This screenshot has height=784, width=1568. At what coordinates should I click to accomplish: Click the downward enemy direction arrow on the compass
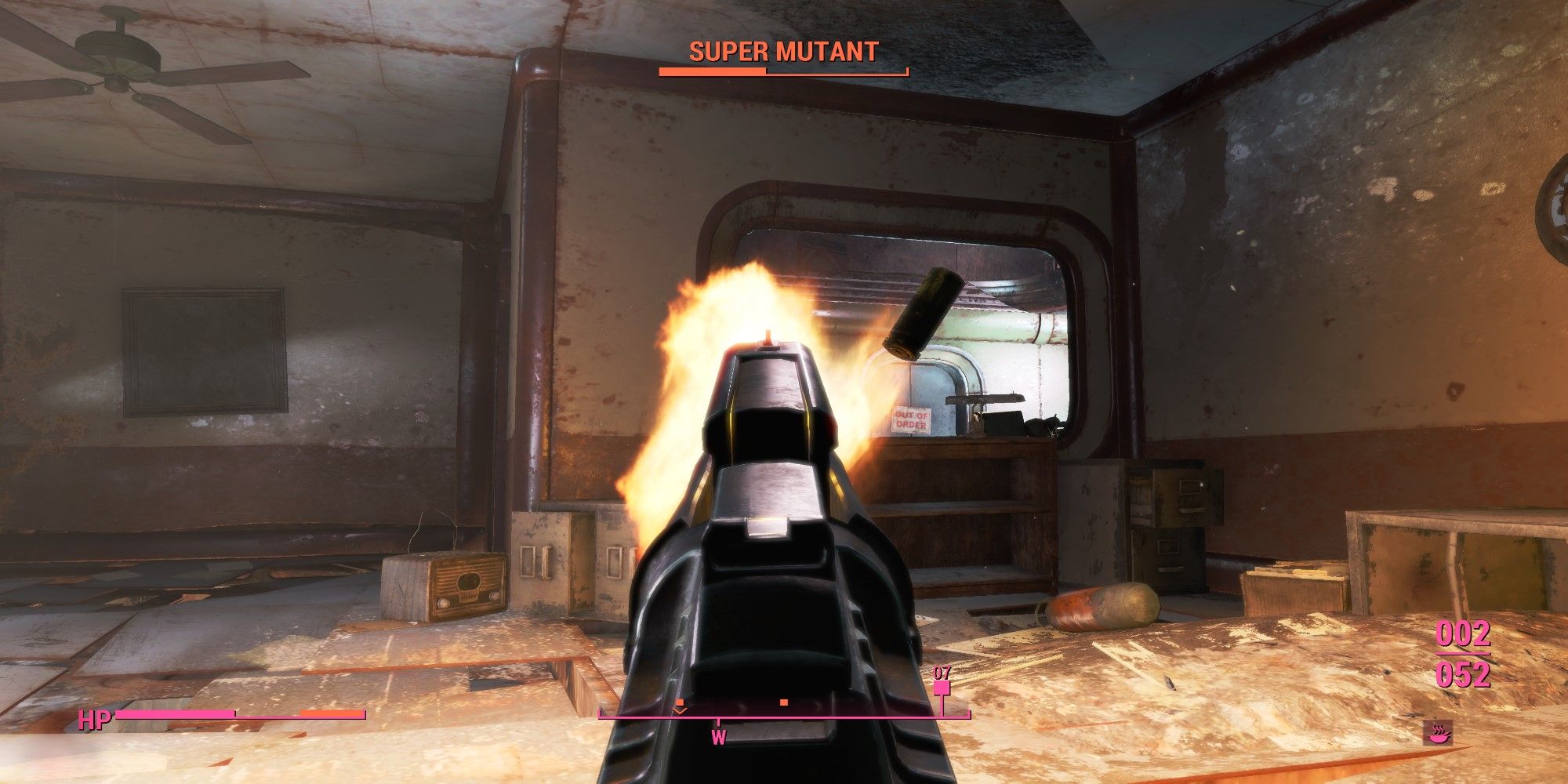[681, 710]
